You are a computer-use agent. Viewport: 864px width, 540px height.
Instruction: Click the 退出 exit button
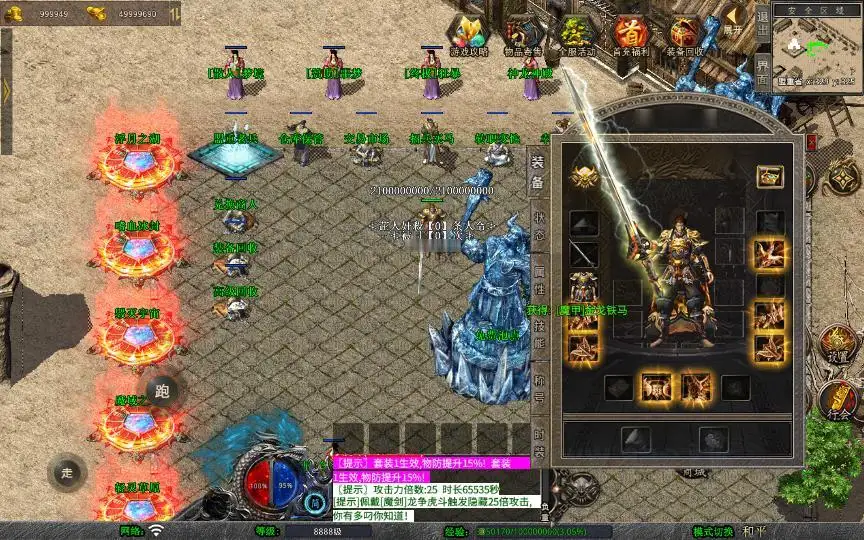point(762,21)
